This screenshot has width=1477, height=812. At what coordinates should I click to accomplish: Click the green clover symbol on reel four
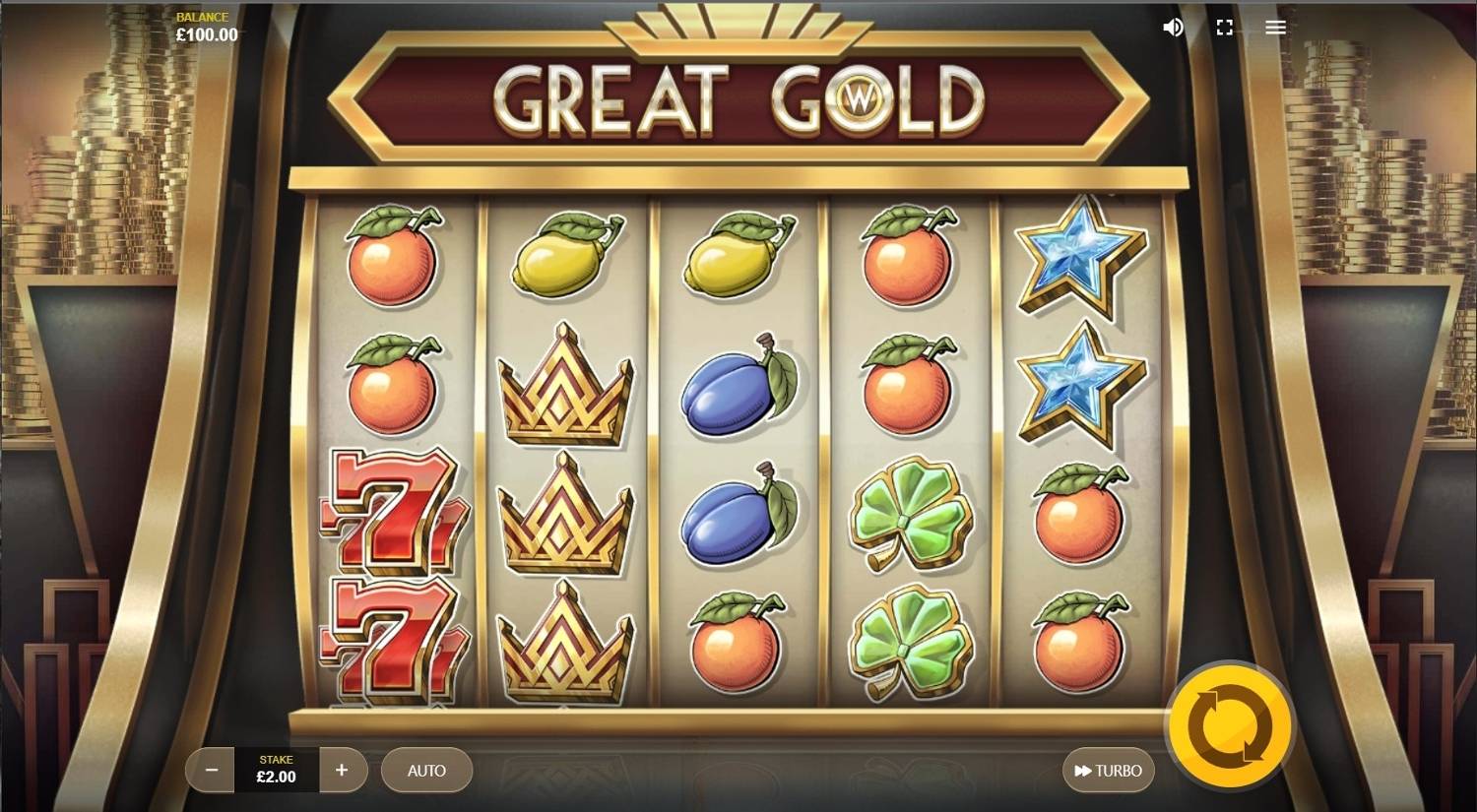tap(914, 512)
